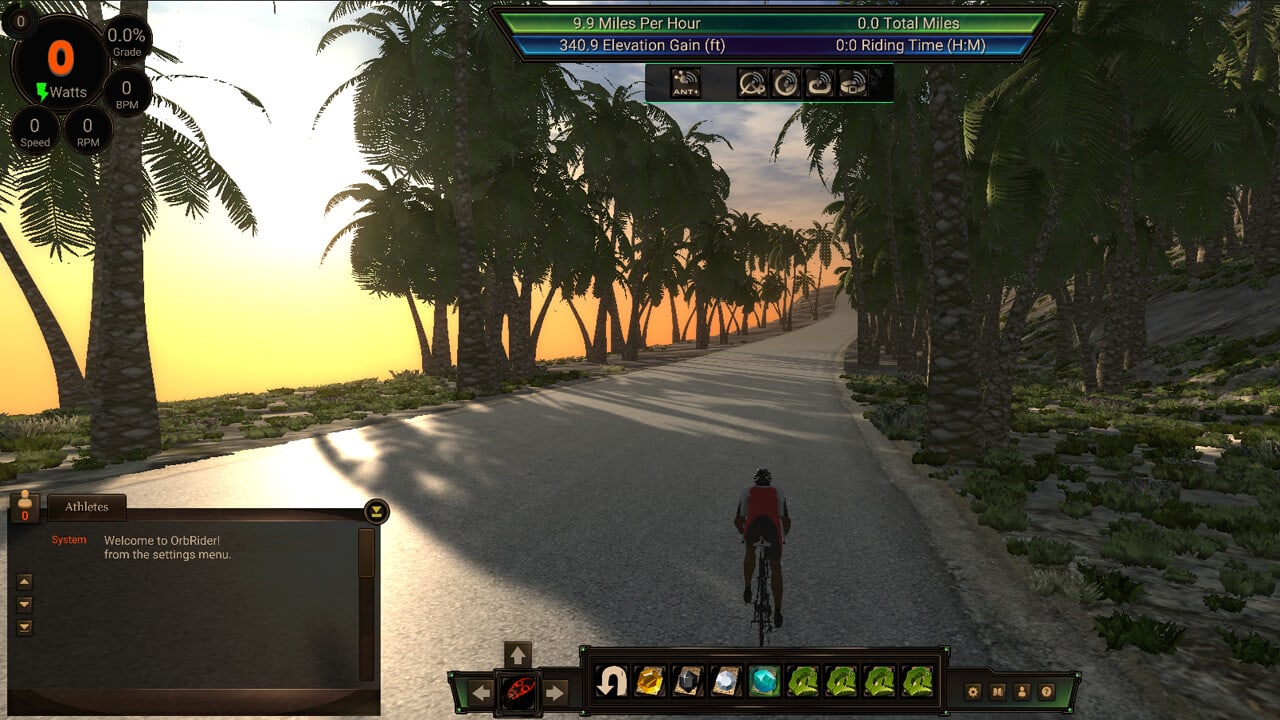Click the stopwatch sensor icon
The height and width of the screenshot is (720, 1280).
click(x=786, y=83)
